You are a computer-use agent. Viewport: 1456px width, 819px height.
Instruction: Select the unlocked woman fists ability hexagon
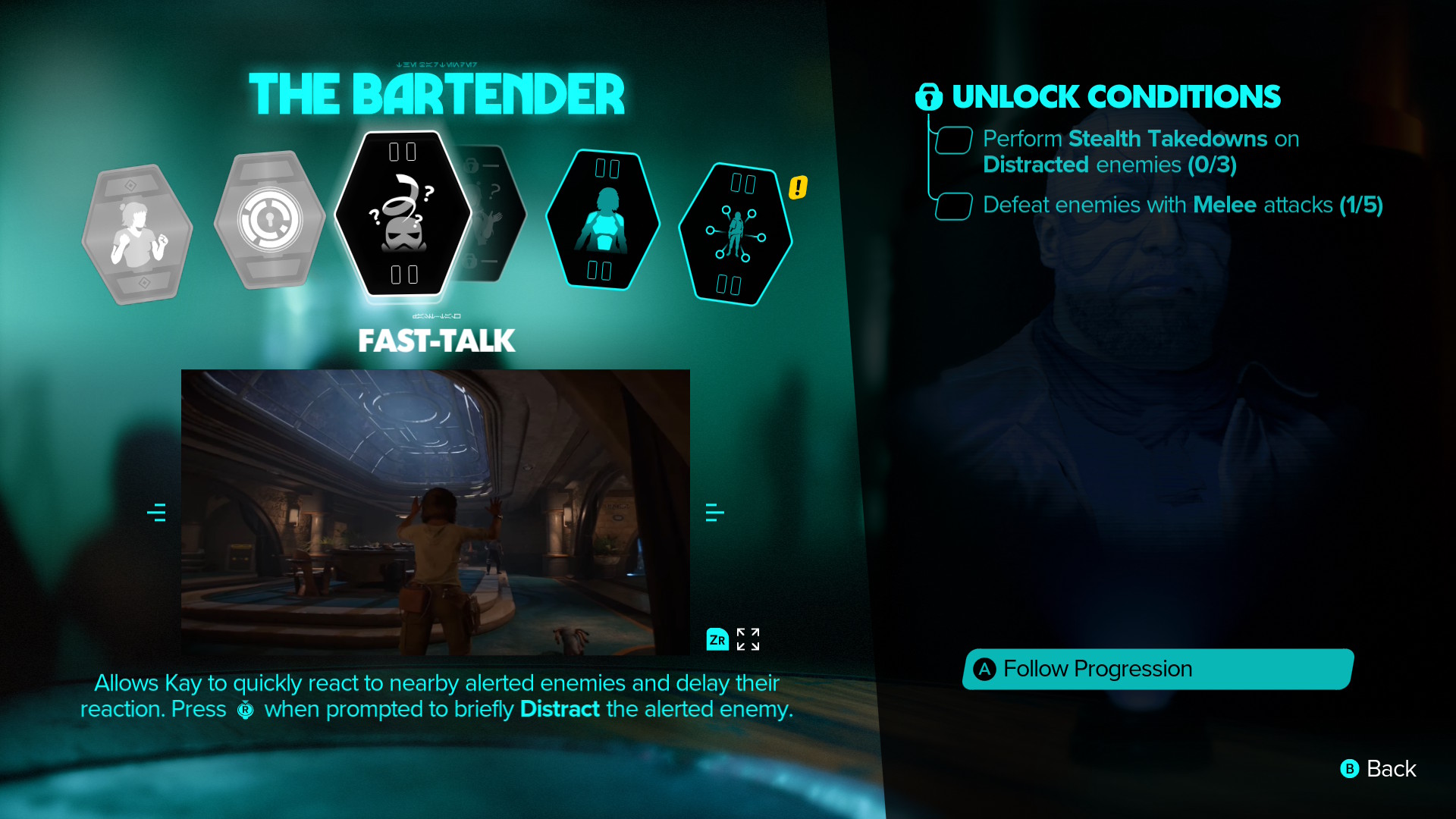(137, 234)
